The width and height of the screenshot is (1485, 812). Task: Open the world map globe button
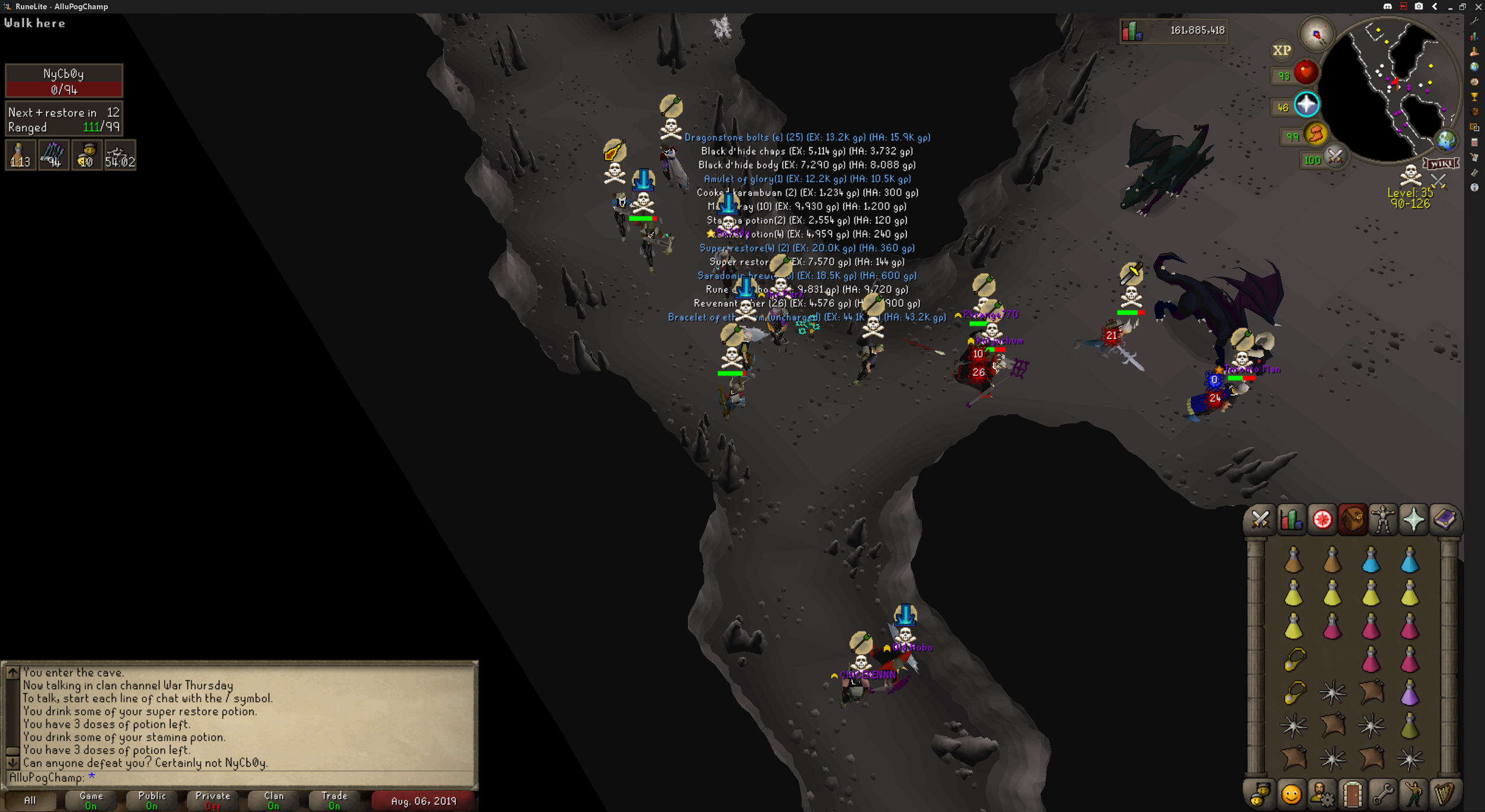pyautogui.click(x=1446, y=140)
